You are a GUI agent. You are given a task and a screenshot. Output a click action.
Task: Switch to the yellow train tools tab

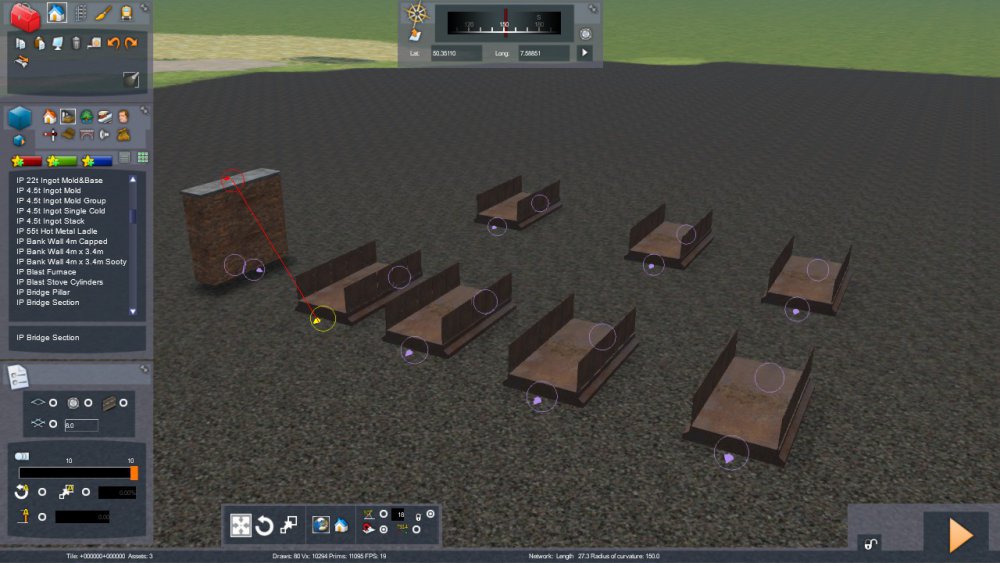pos(126,13)
